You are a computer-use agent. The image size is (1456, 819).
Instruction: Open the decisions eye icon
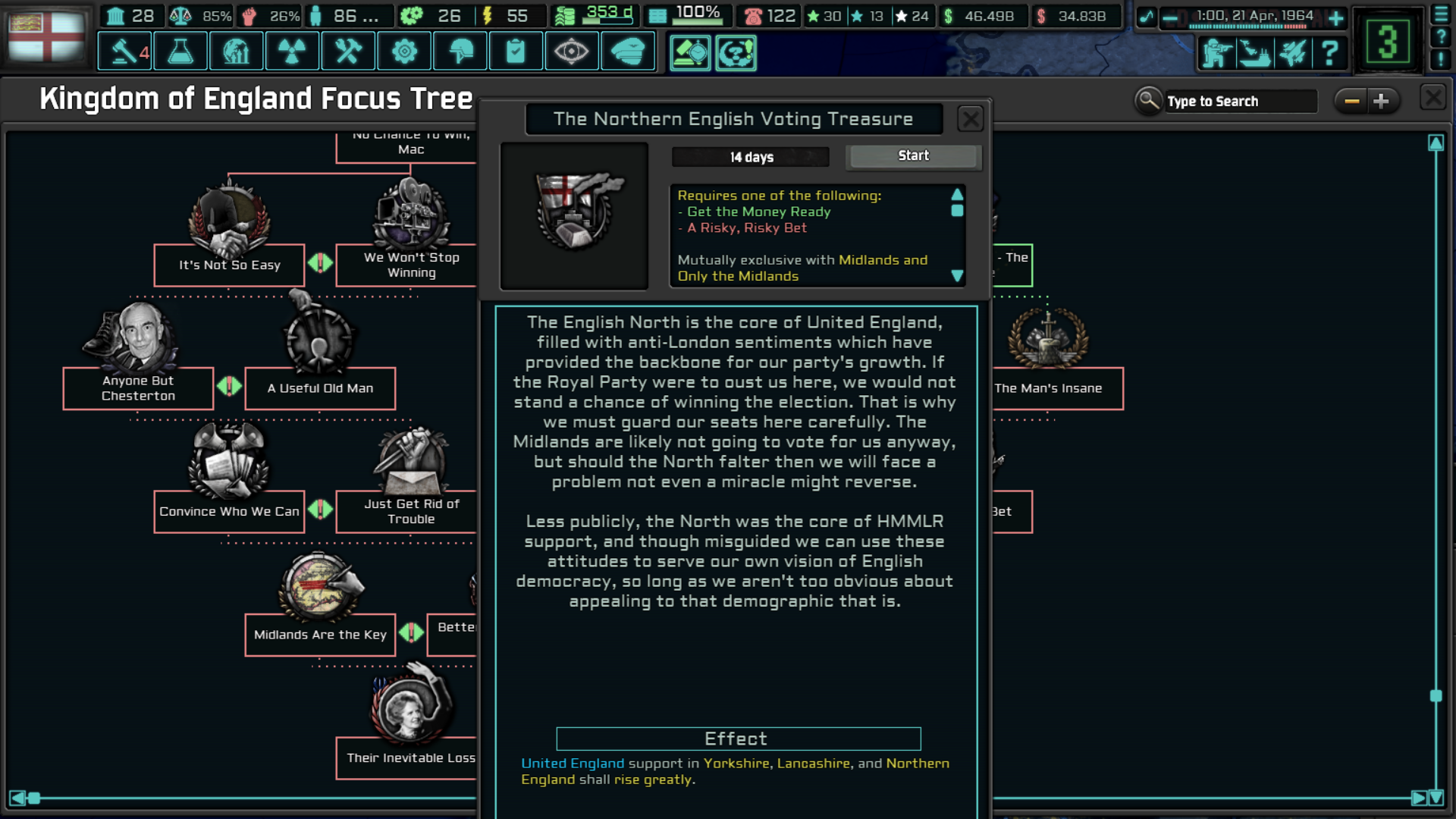(573, 51)
